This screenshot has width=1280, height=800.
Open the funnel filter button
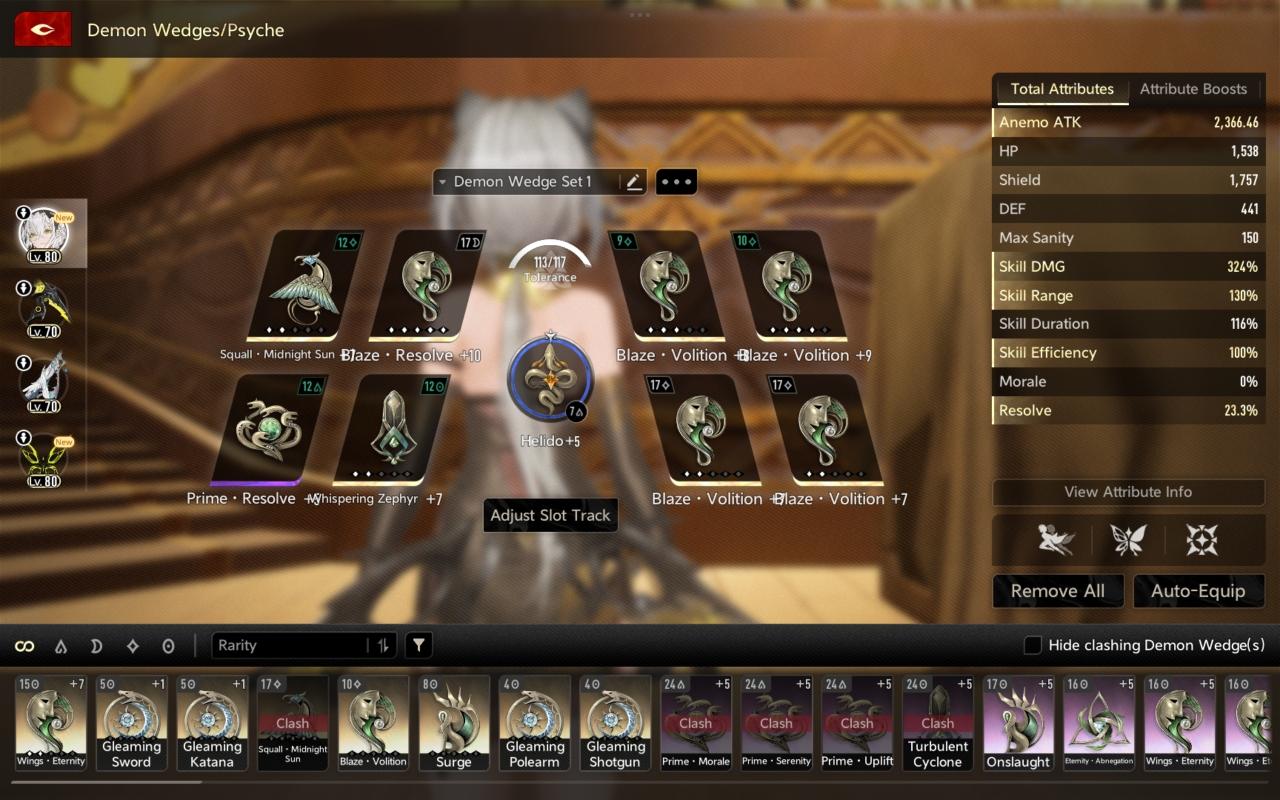pos(419,646)
